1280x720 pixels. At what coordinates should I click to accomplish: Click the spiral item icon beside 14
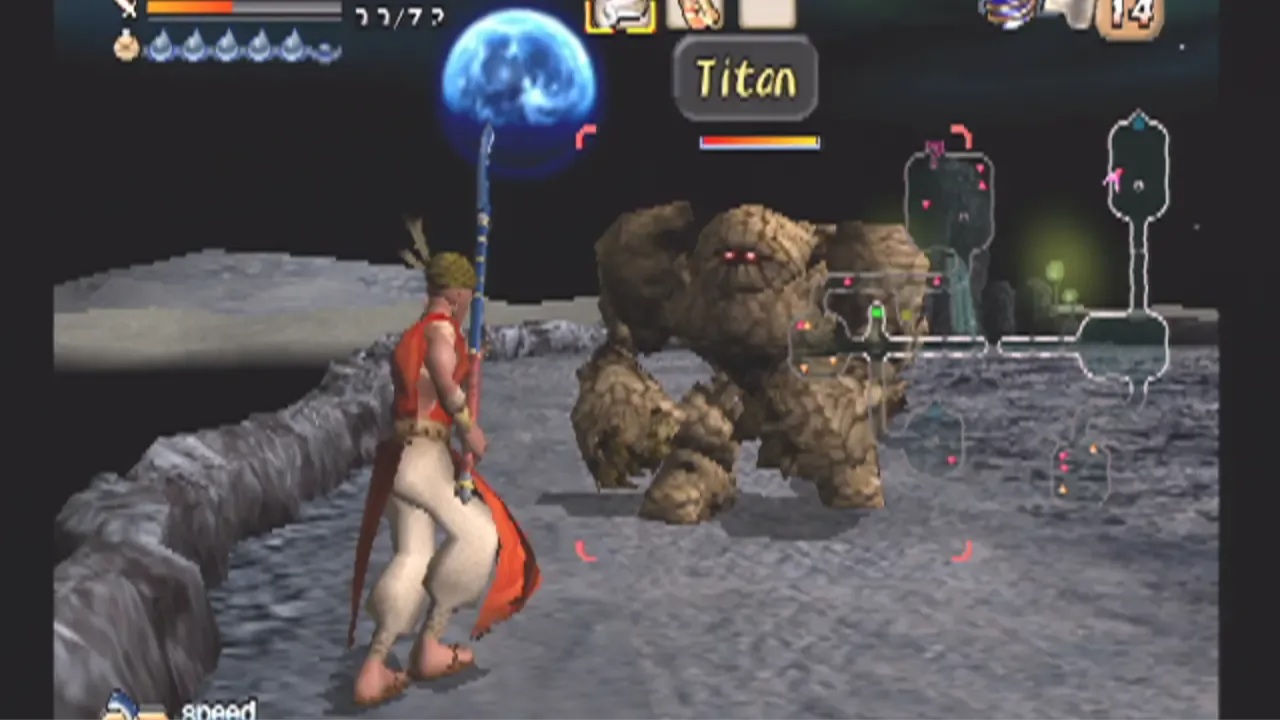(x=1010, y=14)
